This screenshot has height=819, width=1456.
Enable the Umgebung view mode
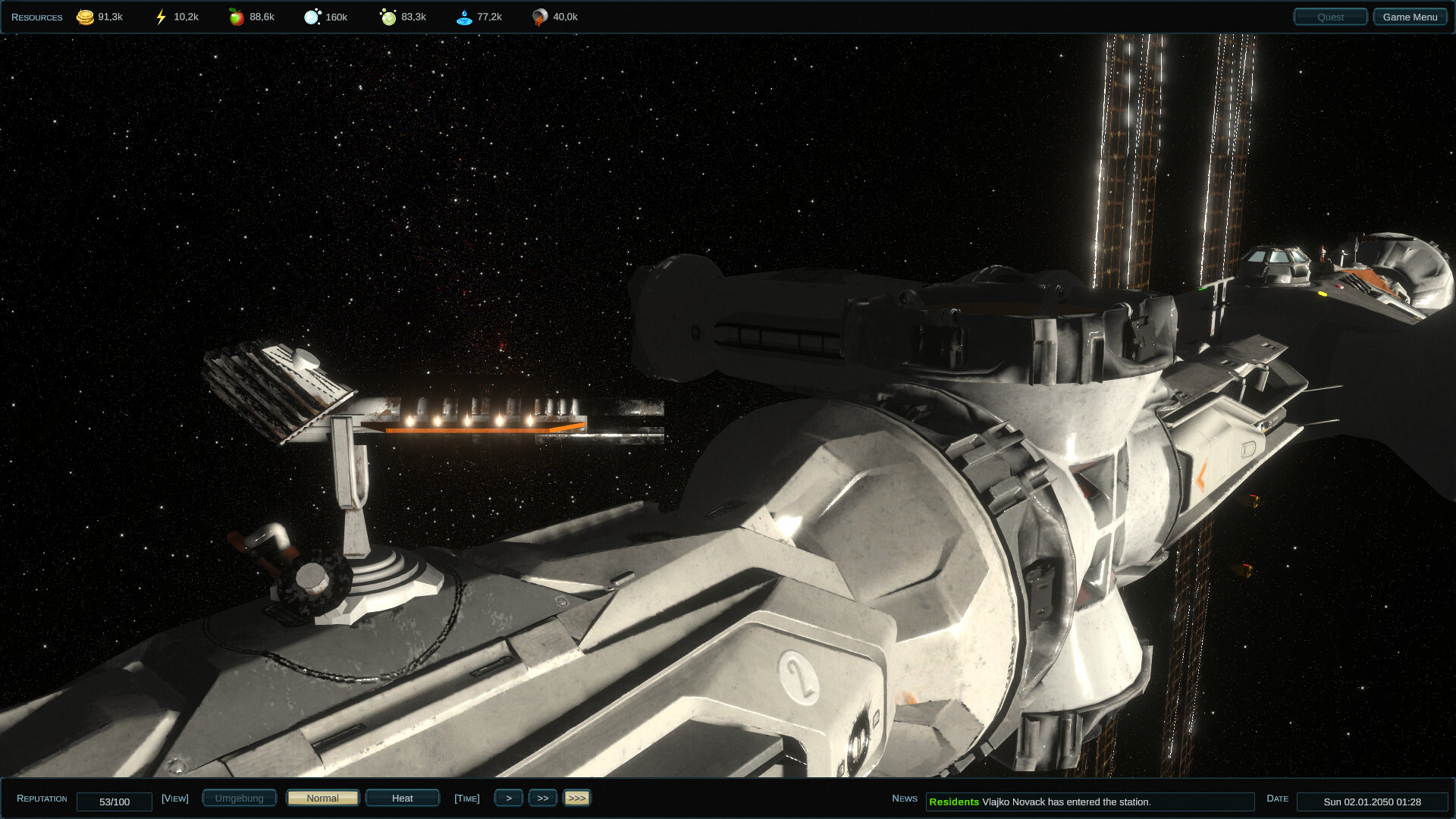[x=239, y=798]
